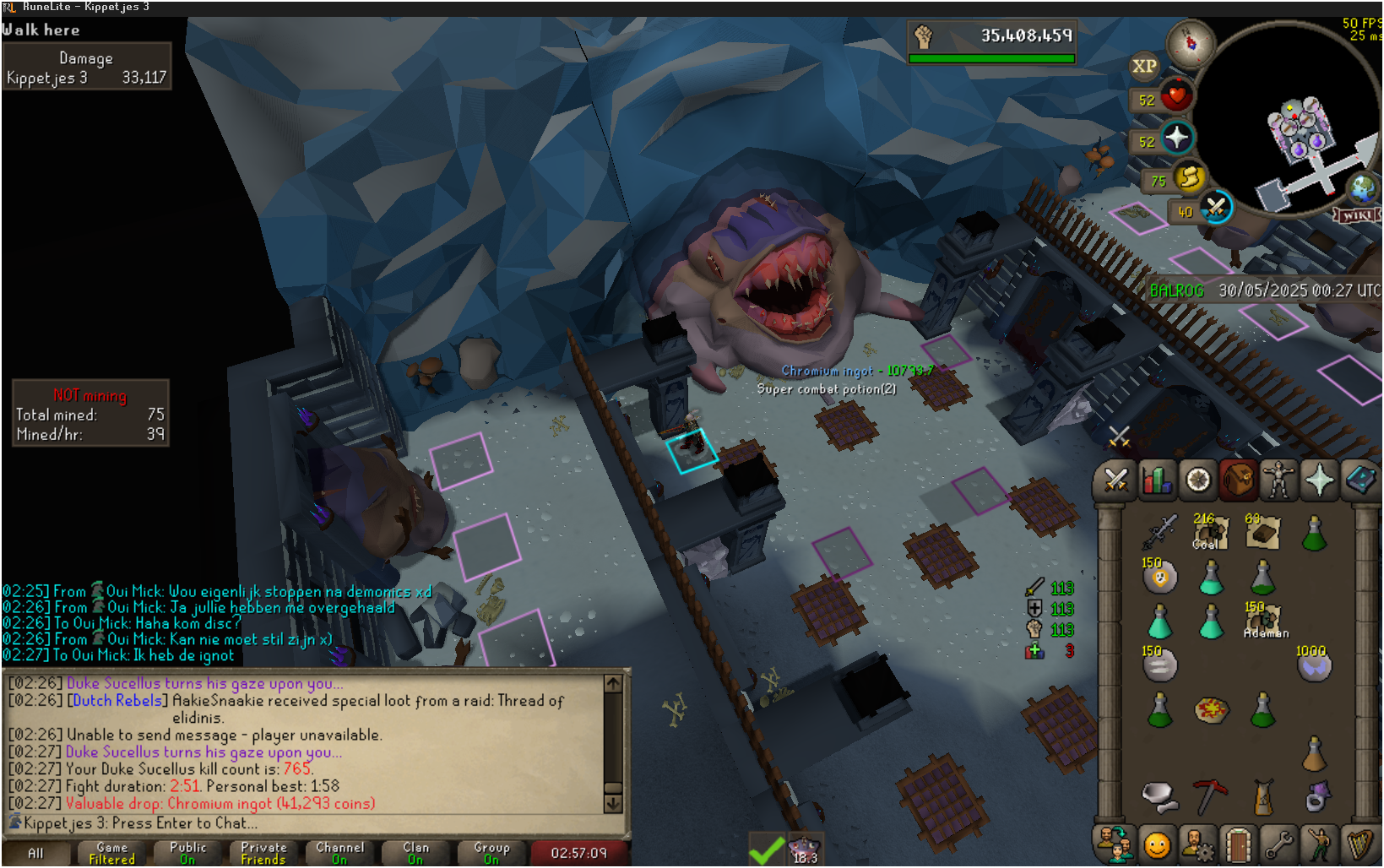Open the Music Player harp tab
The image size is (1384, 868).
tap(1360, 844)
